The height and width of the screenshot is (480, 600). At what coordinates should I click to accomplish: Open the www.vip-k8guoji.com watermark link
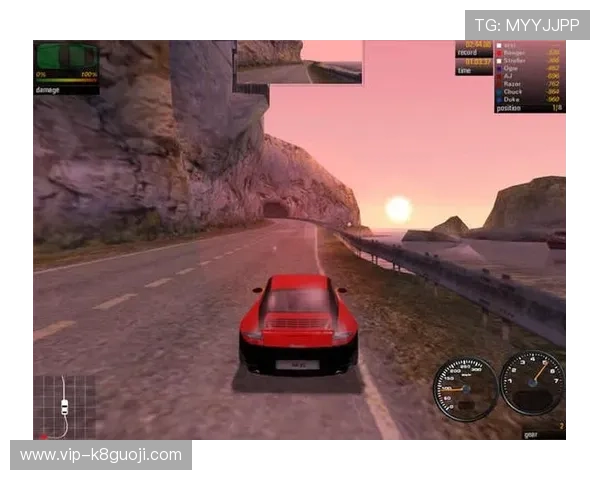[x=100, y=455]
